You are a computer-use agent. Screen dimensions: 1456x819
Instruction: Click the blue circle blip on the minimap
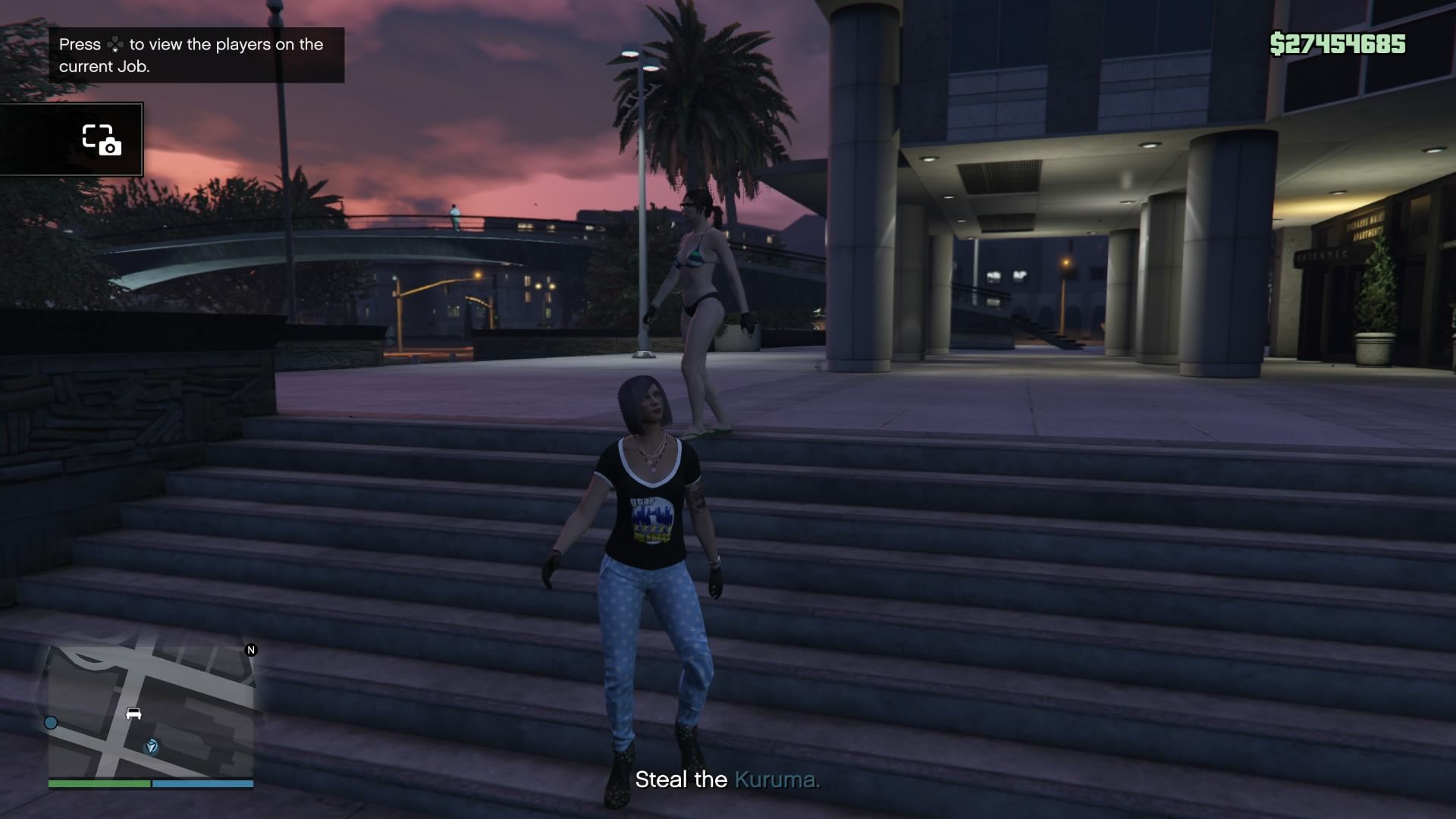coord(51,723)
